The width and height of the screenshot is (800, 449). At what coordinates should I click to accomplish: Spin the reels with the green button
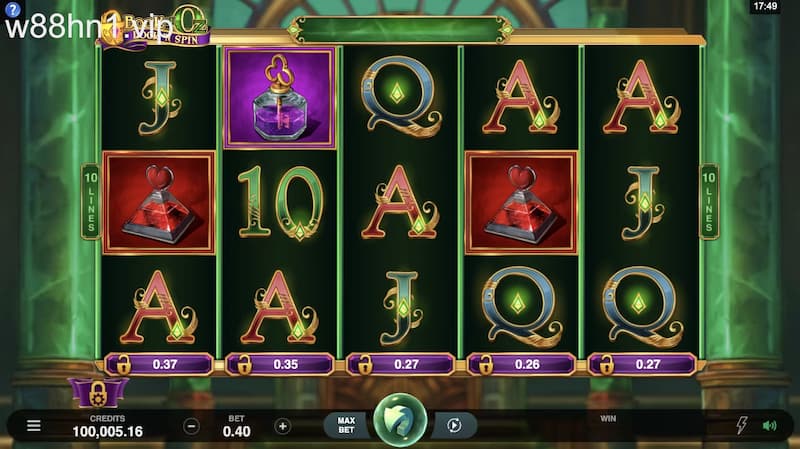pyautogui.click(x=400, y=425)
